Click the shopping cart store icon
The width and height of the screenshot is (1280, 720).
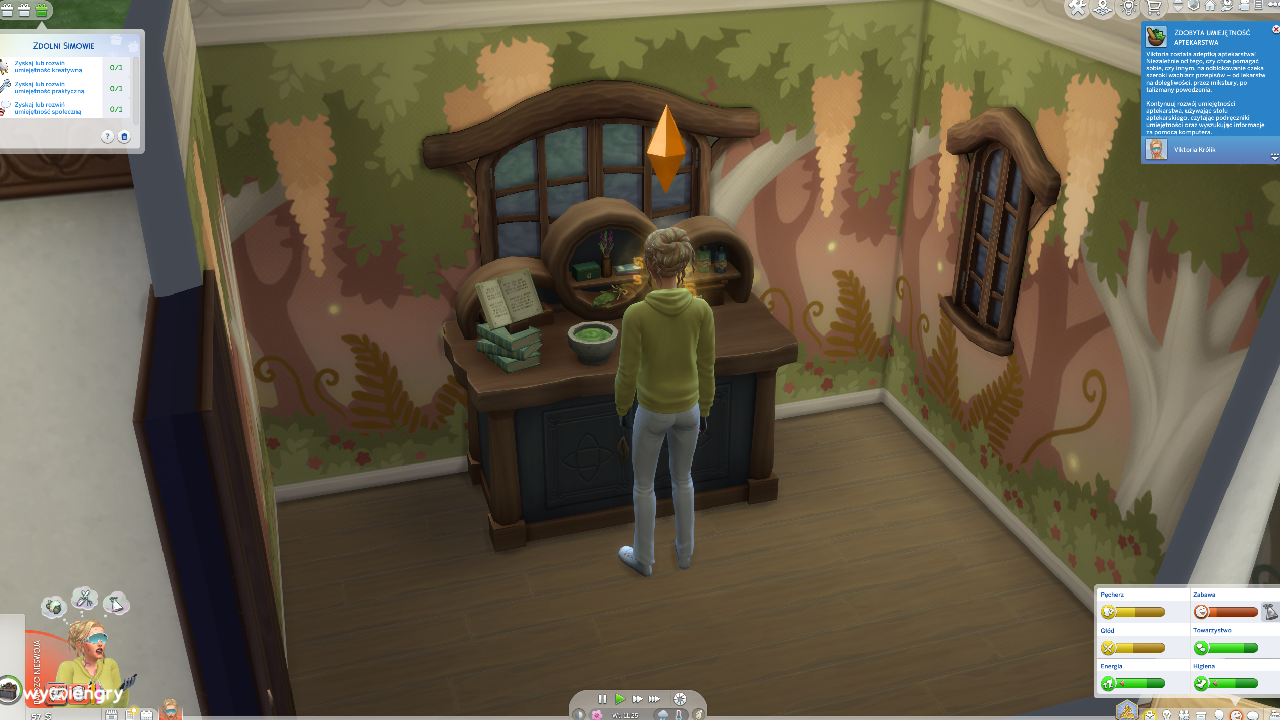click(1155, 8)
